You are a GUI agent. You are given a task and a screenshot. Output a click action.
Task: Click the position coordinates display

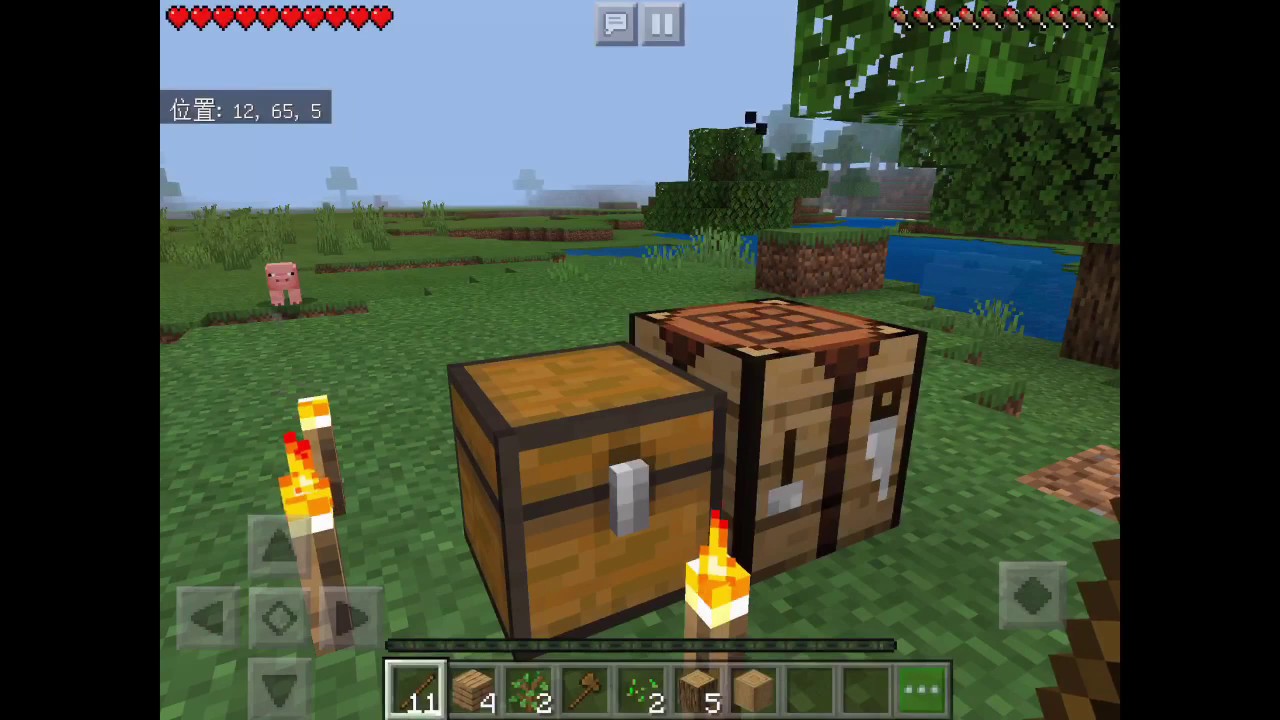pos(246,110)
